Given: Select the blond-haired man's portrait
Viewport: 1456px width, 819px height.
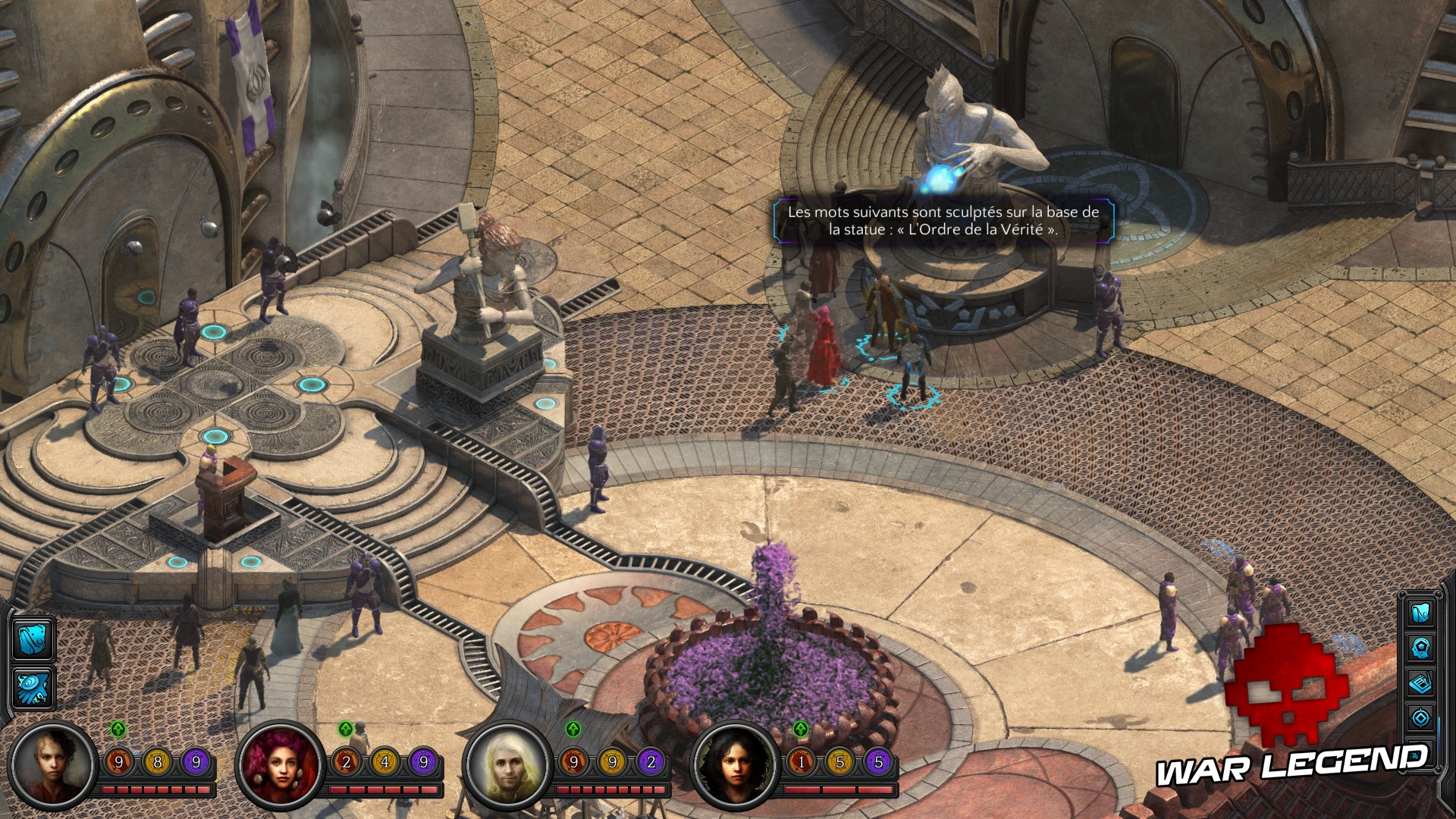Looking at the screenshot, I should pyautogui.click(x=507, y=765).
